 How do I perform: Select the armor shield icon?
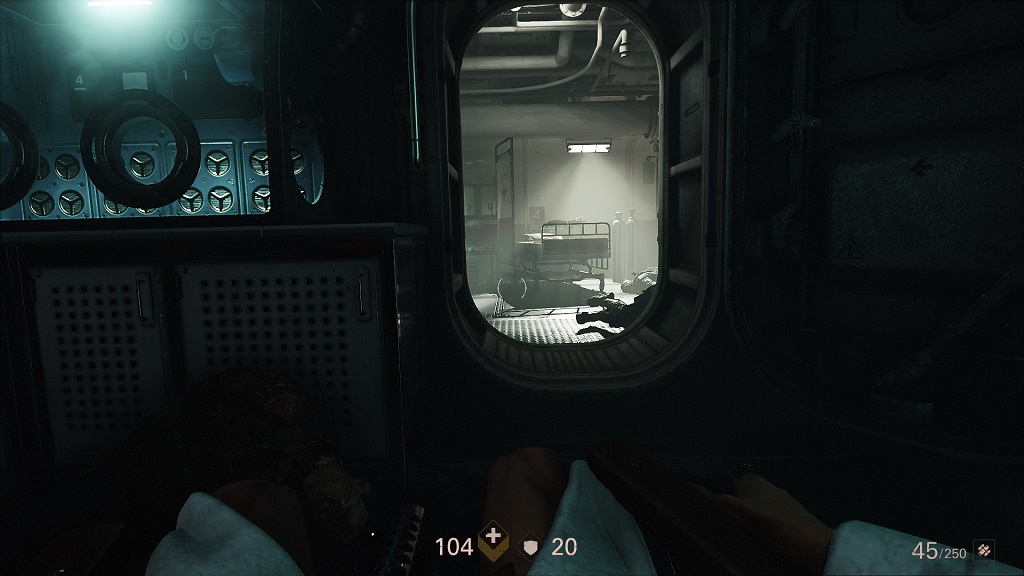click(530, 547)
